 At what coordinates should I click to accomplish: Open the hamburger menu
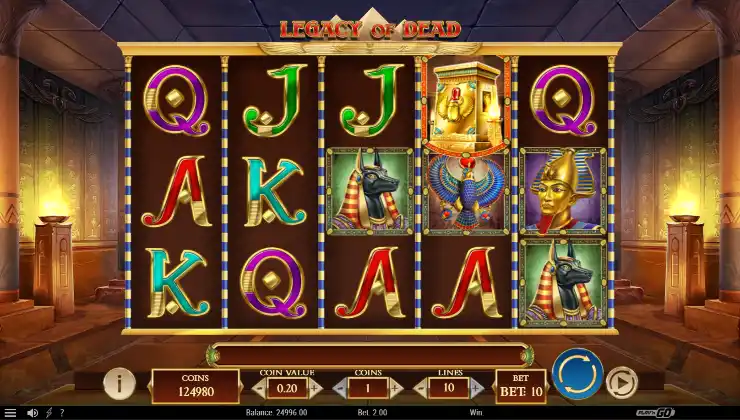pyautogui.click(x=9, y=412)
